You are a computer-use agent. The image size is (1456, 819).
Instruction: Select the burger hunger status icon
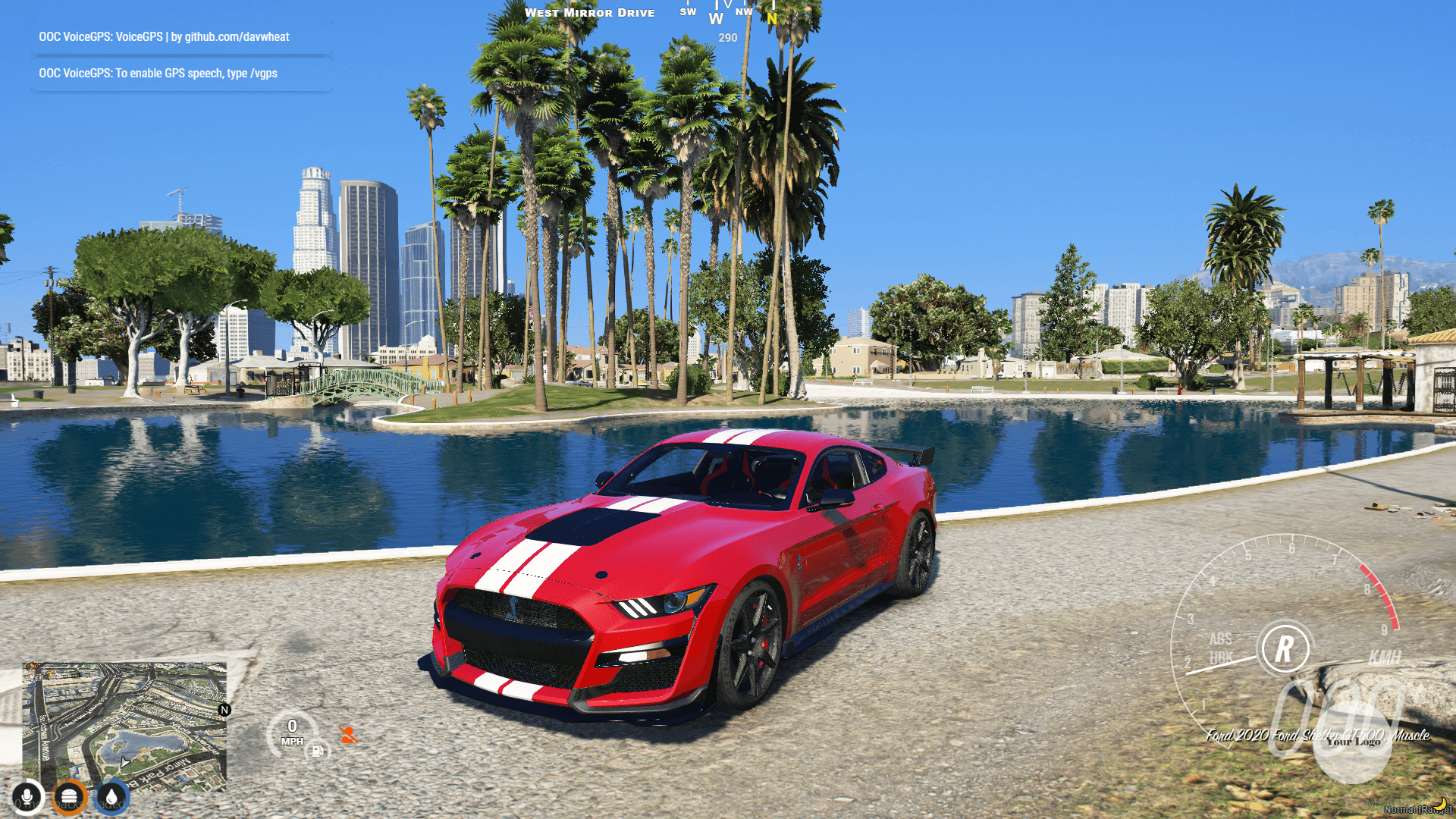[70, 797]
